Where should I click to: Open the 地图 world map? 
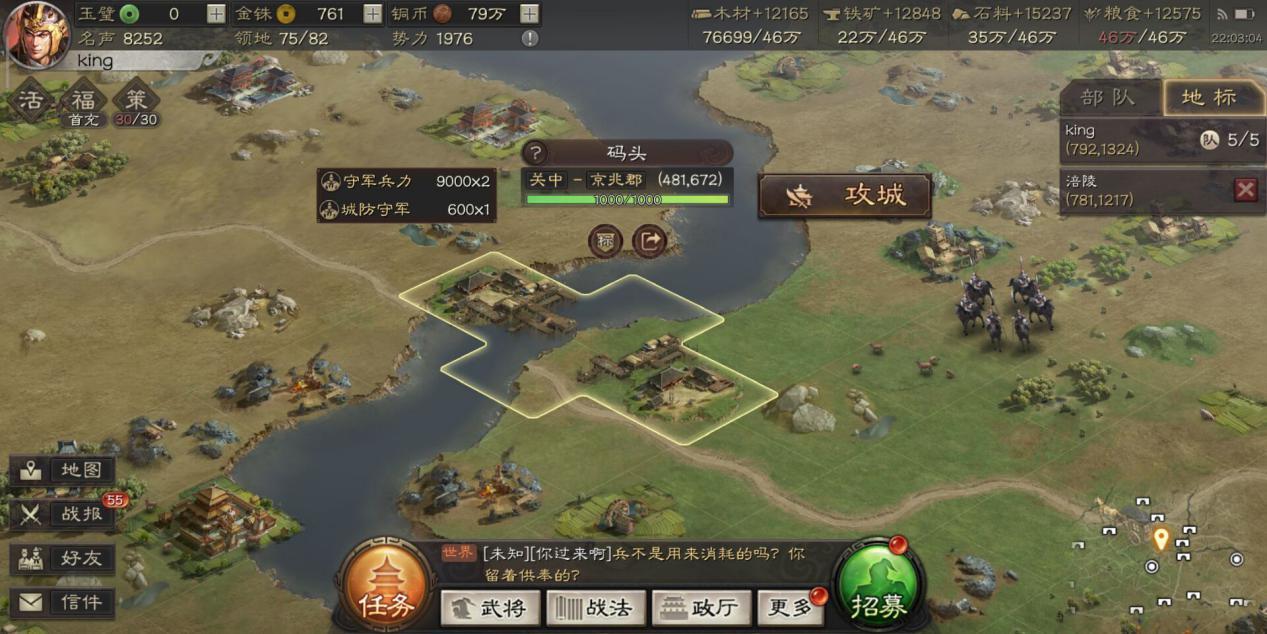tap(62, 471)
